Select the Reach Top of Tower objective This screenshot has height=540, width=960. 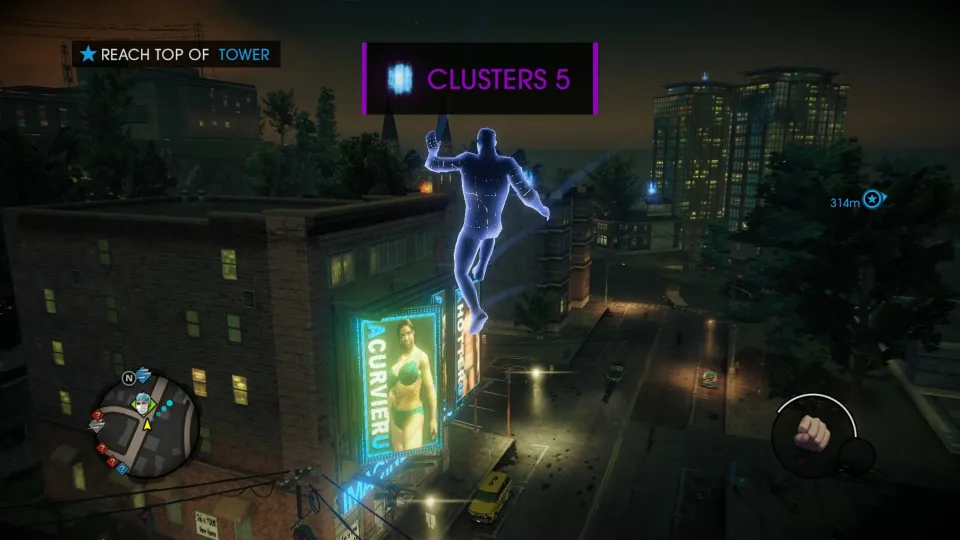[176, 54]
